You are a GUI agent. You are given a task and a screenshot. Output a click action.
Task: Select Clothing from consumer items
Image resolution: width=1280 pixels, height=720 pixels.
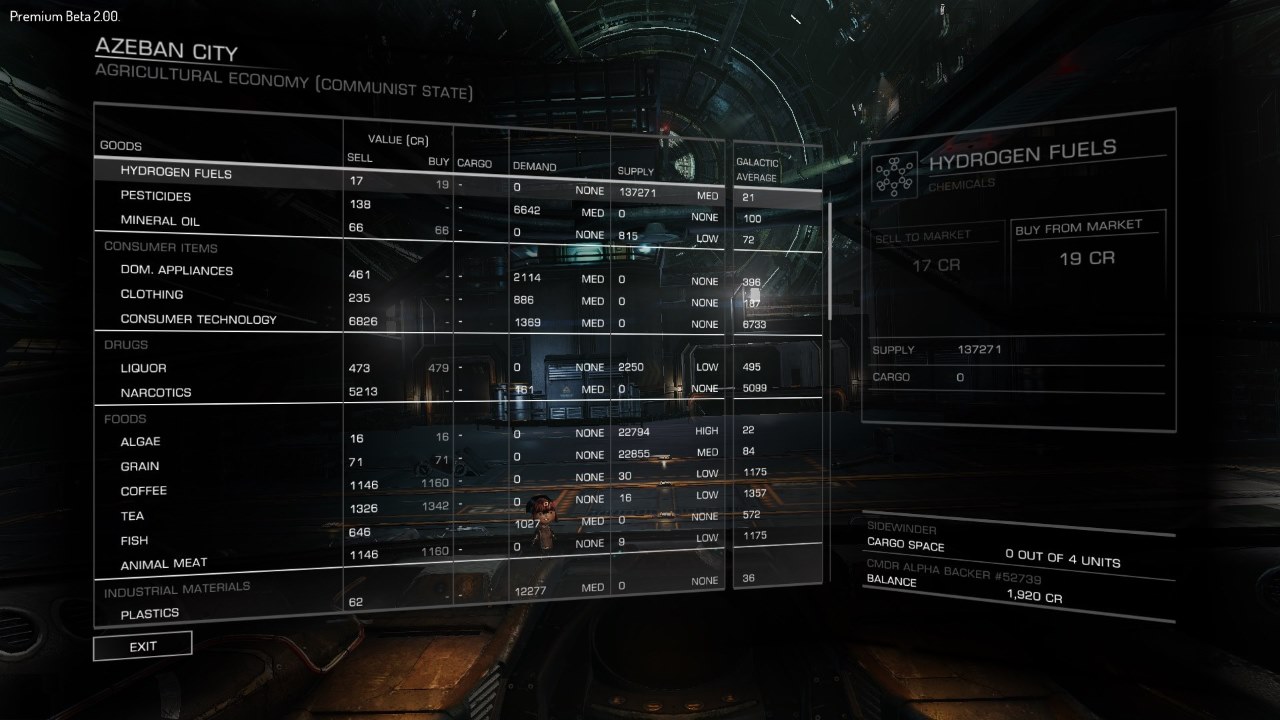click(x=151, y=295)
